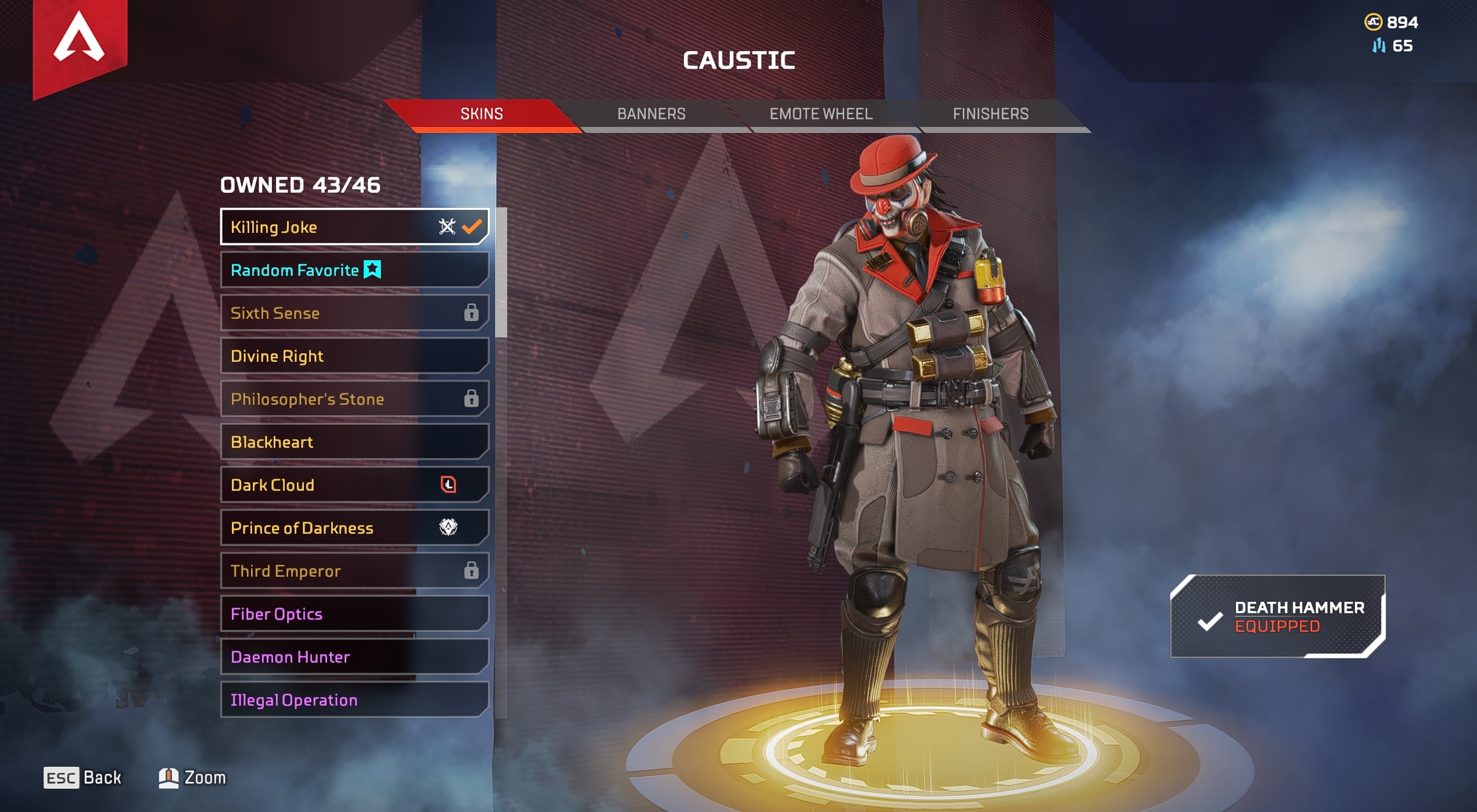Preview the locked Philosopher's Stone skin
This screenshot has height=812, width=1477.
click(x=354, y=398)
